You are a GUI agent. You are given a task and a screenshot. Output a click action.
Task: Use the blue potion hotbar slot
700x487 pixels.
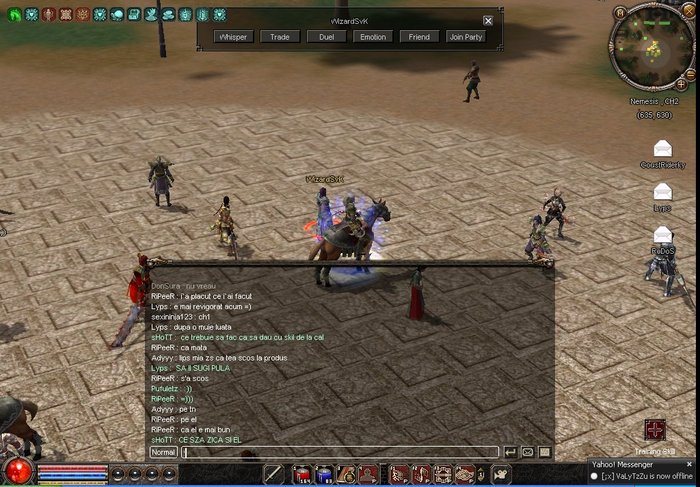tap(324, 474)
